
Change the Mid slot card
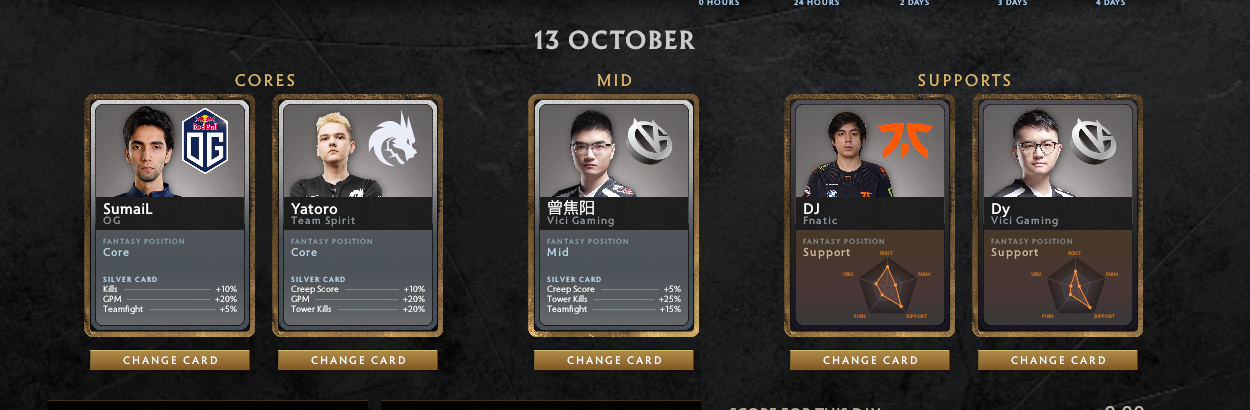coord(614,360)
